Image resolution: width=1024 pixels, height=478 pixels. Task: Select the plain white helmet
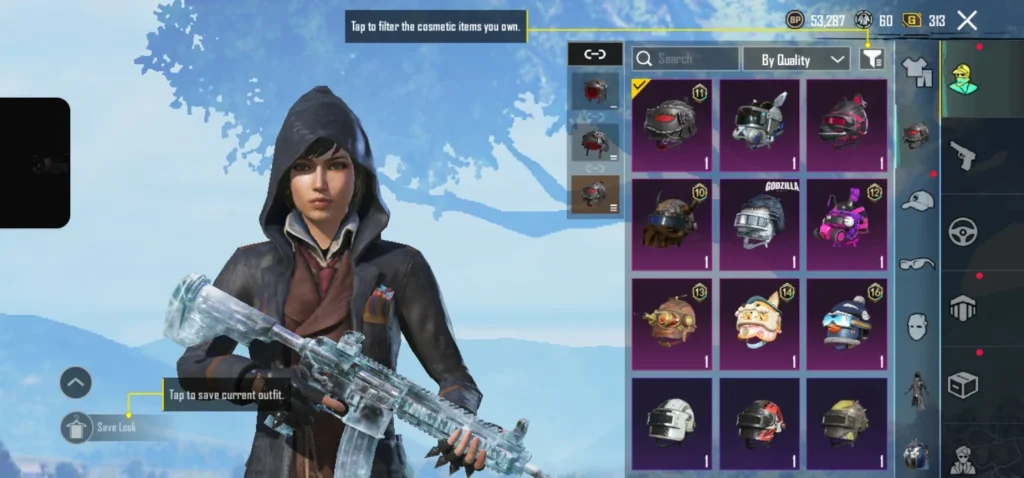click(672, 422)
